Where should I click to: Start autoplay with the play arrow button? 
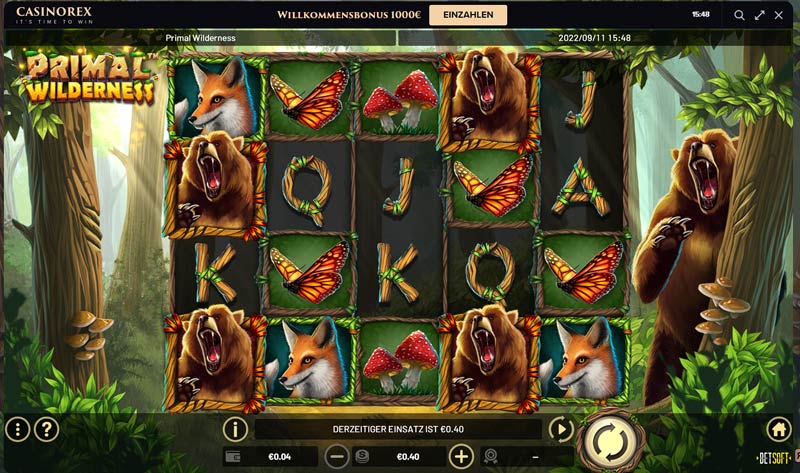click(x=561, y=430)
